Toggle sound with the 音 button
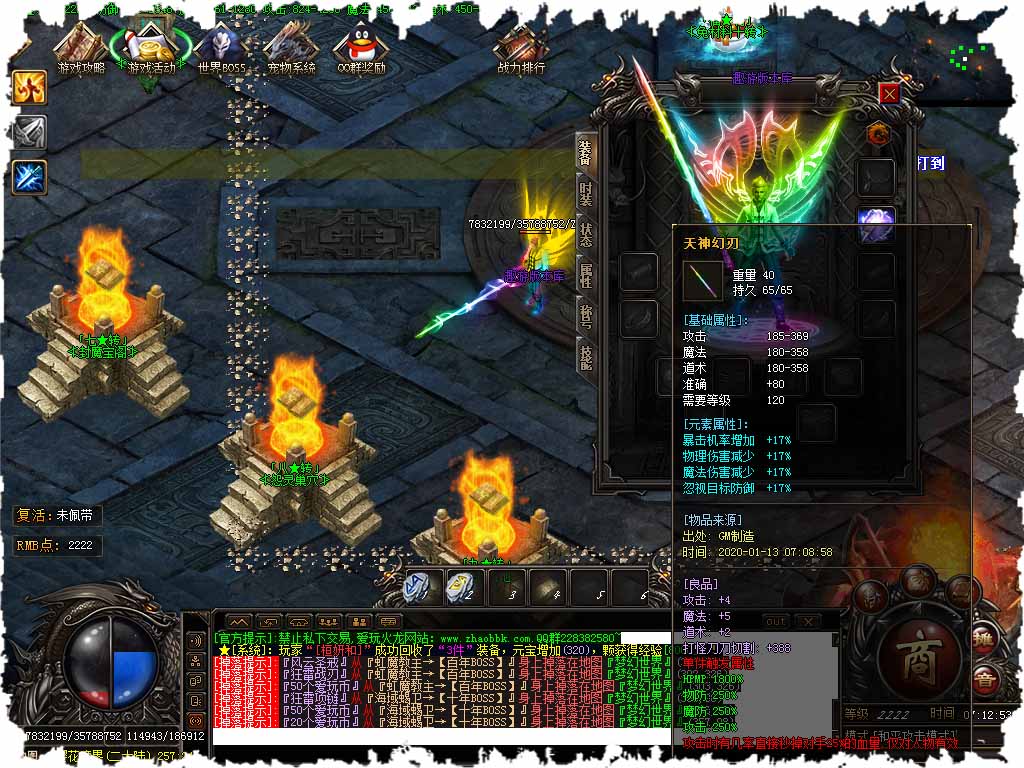 coord(986,684)
